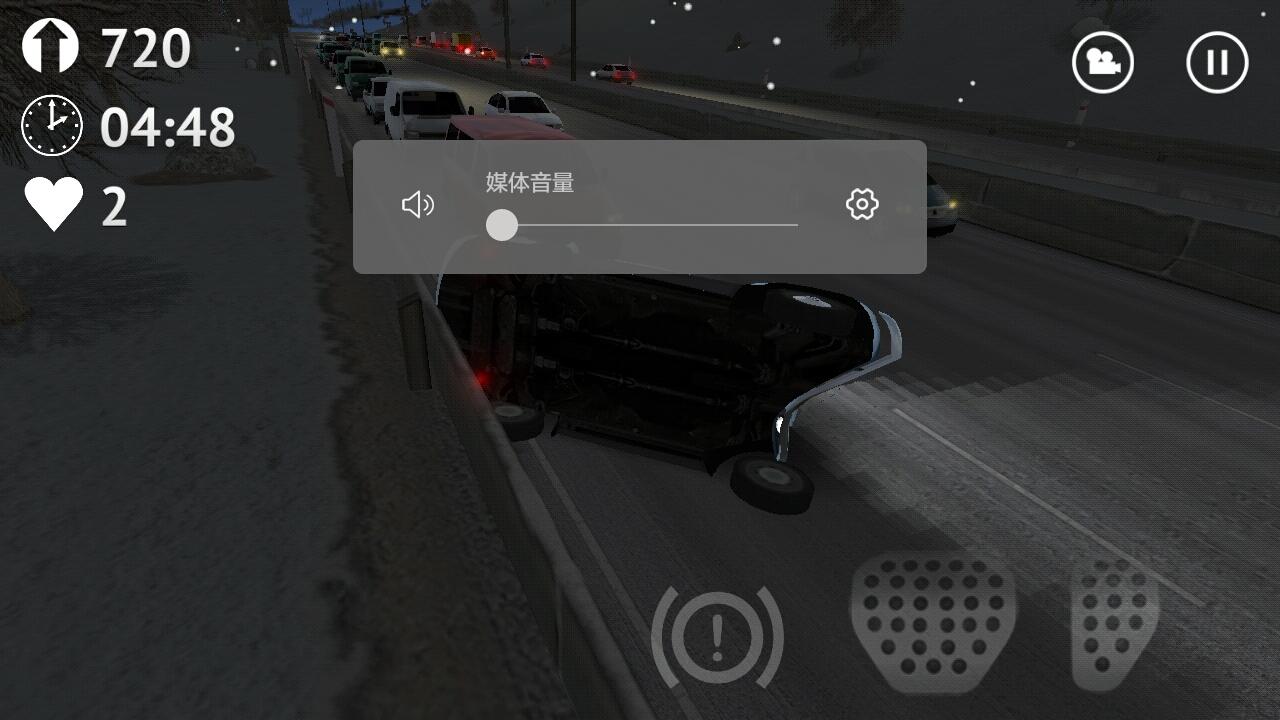Toggle the camera perspective button
Image resolution: width=1280 pixels, height=720 pixels.
[1102, 62]
